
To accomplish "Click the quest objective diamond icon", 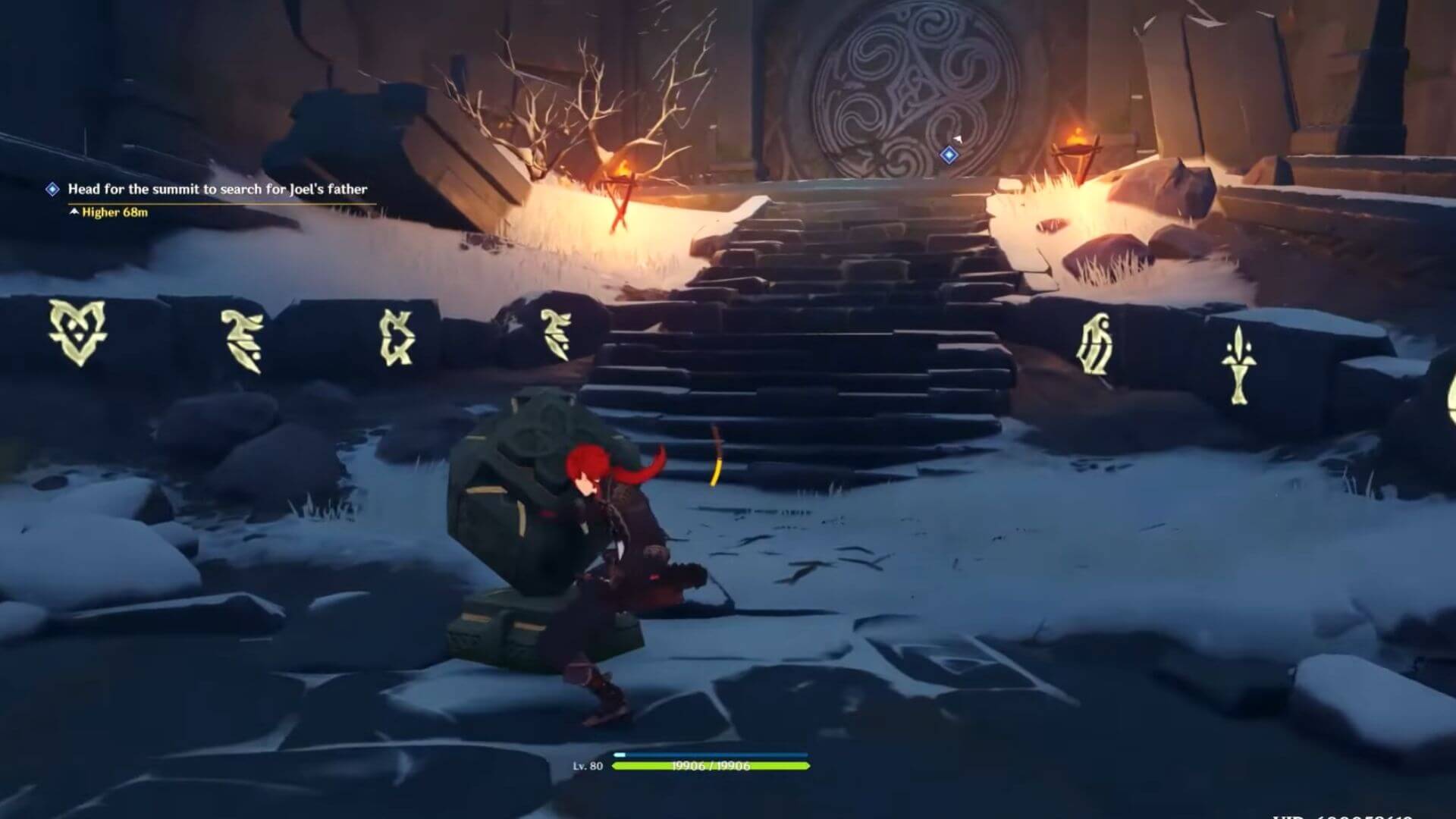I will 52,191.
